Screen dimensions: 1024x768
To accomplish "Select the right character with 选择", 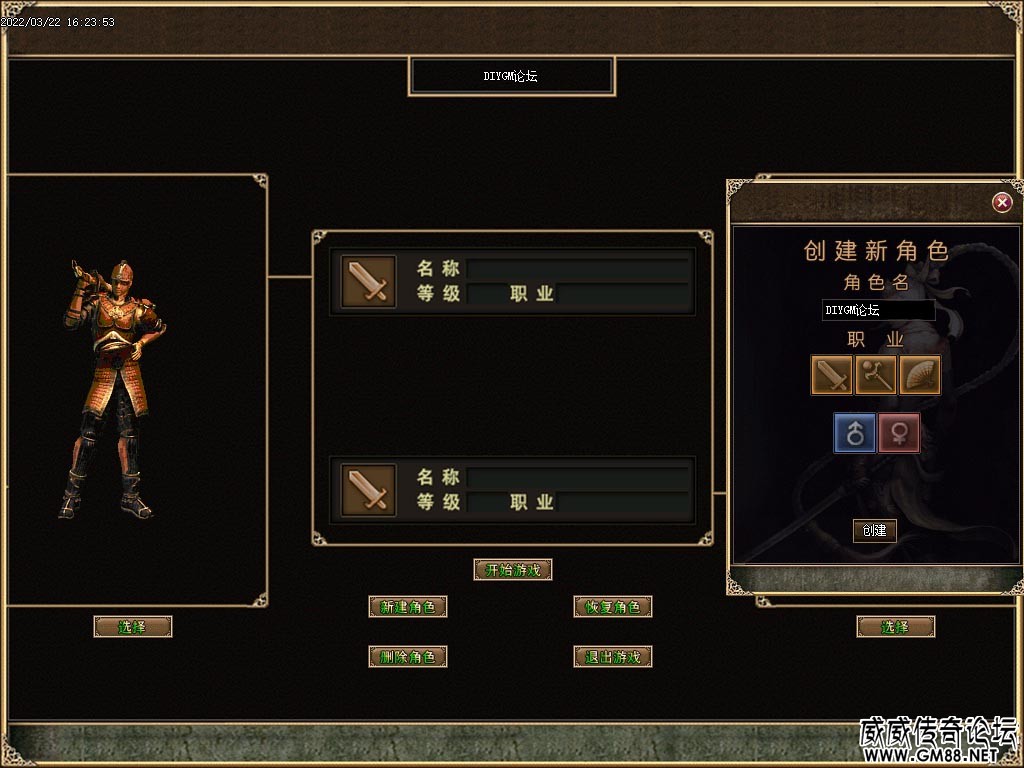I will pos(895,627).
